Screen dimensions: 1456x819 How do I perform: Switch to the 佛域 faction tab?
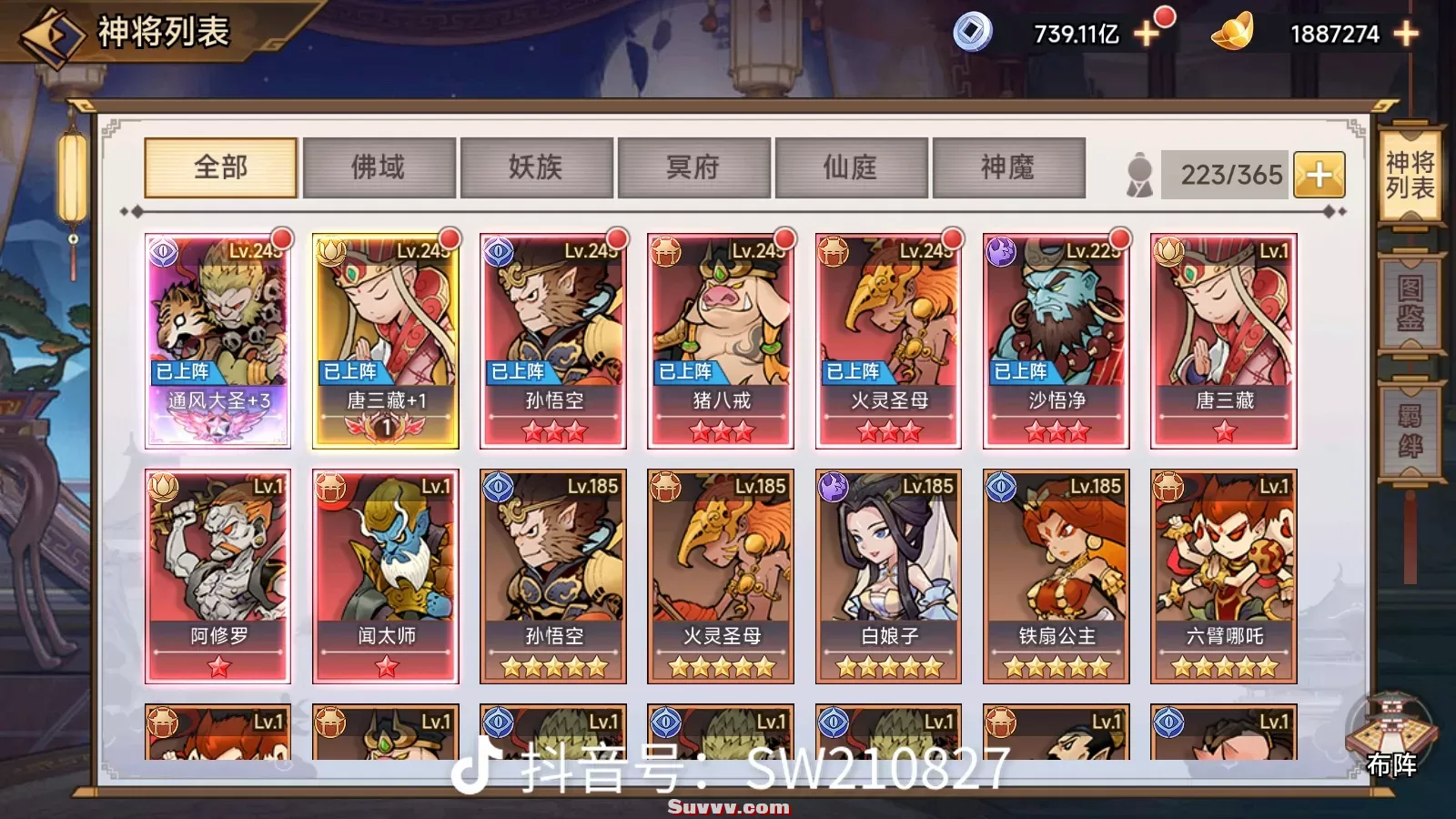click(x=379, y=167)
